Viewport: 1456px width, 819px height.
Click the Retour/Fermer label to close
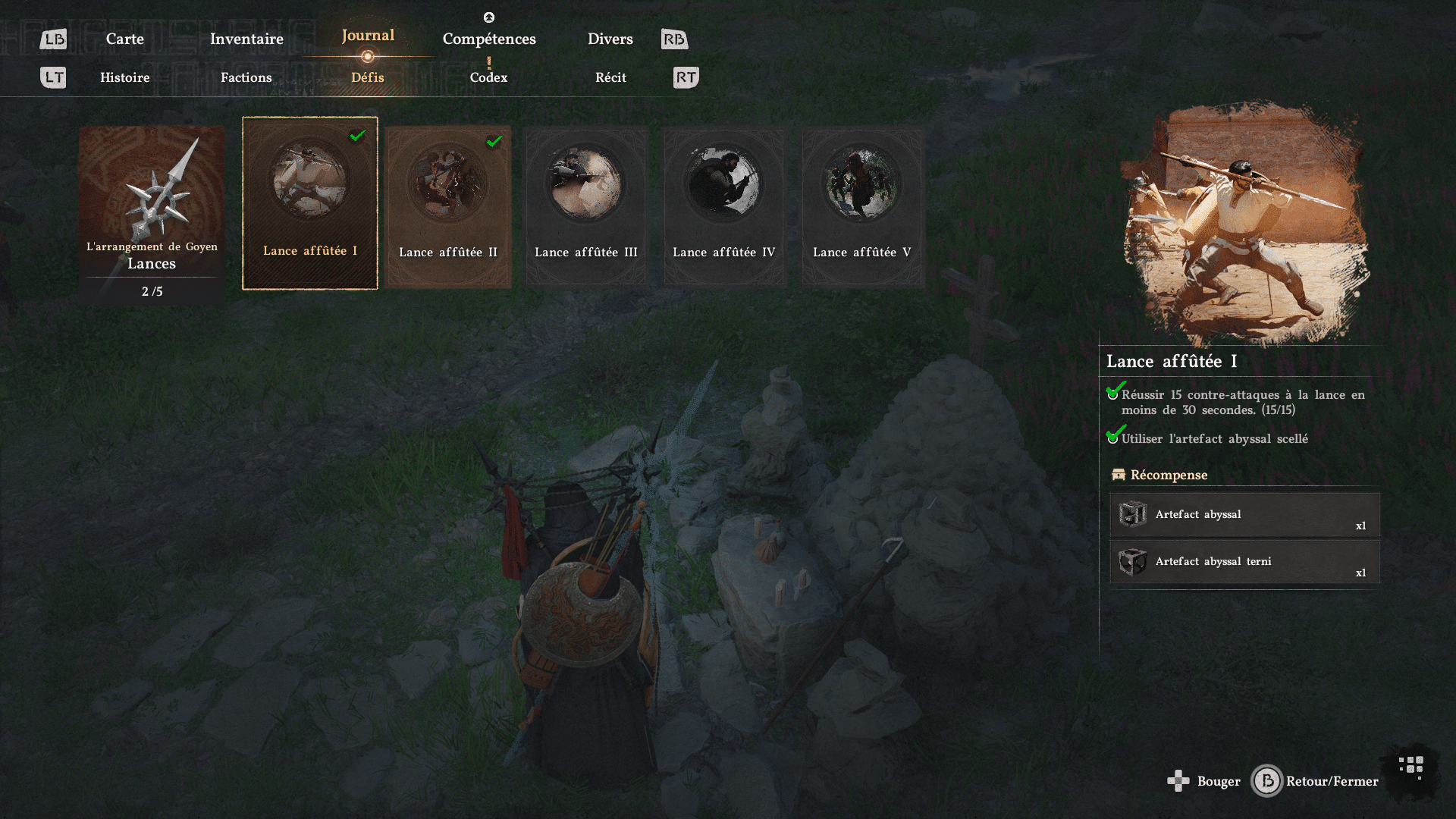(1332, 781)
